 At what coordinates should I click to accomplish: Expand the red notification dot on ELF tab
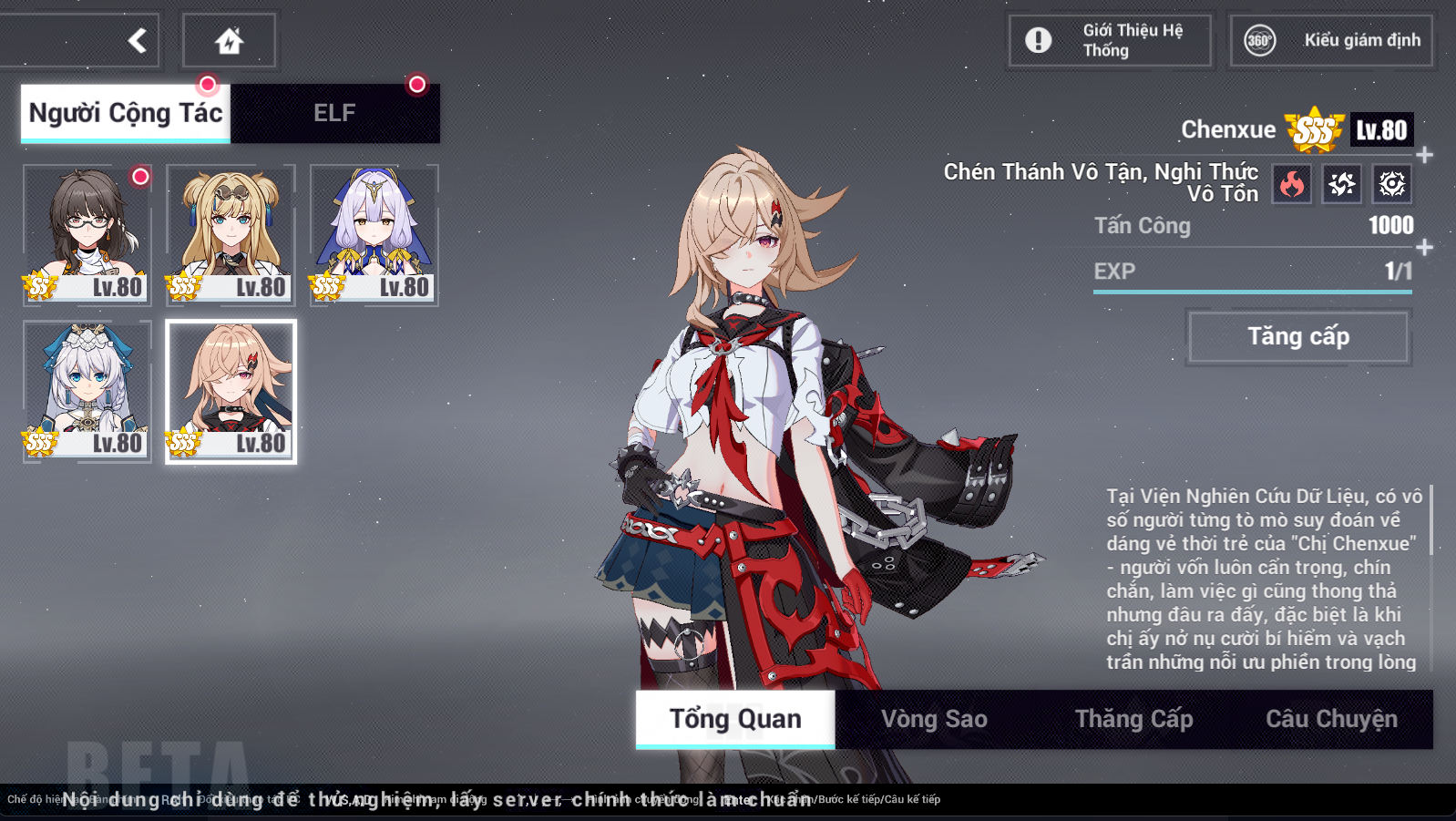pos(418,86)
